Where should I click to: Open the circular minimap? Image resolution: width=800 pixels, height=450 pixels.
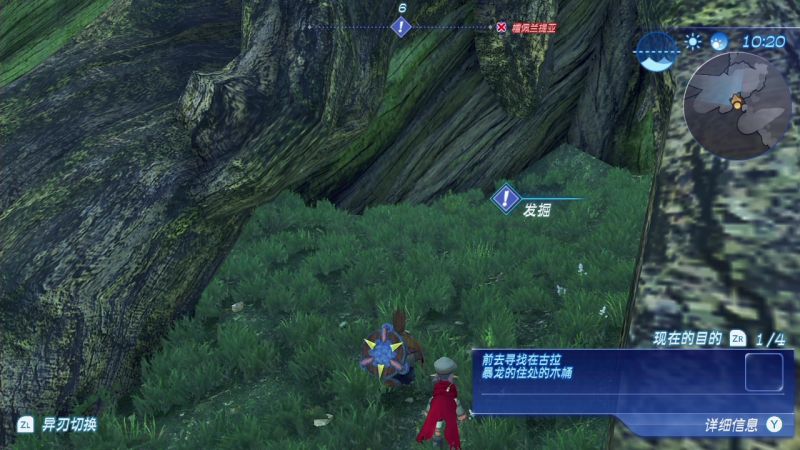click(737, 104)
